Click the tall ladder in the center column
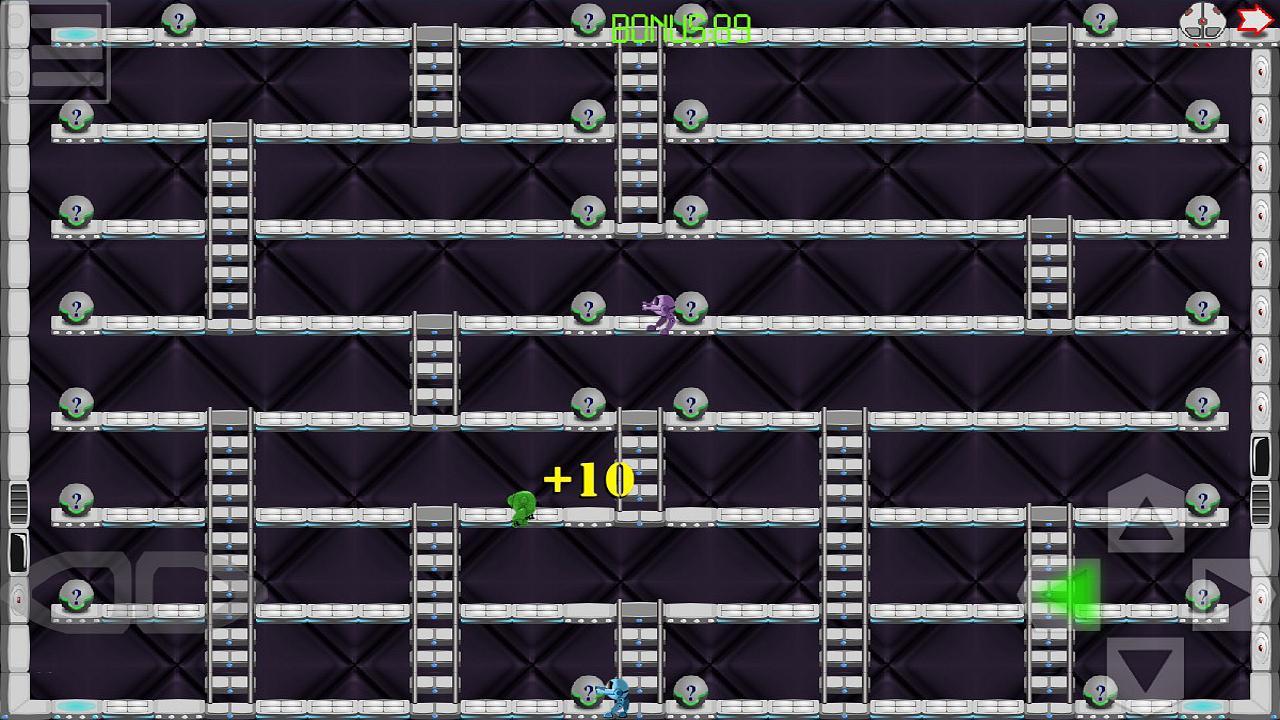This screenshot has width=1280, height=720. tap(637, 130)
